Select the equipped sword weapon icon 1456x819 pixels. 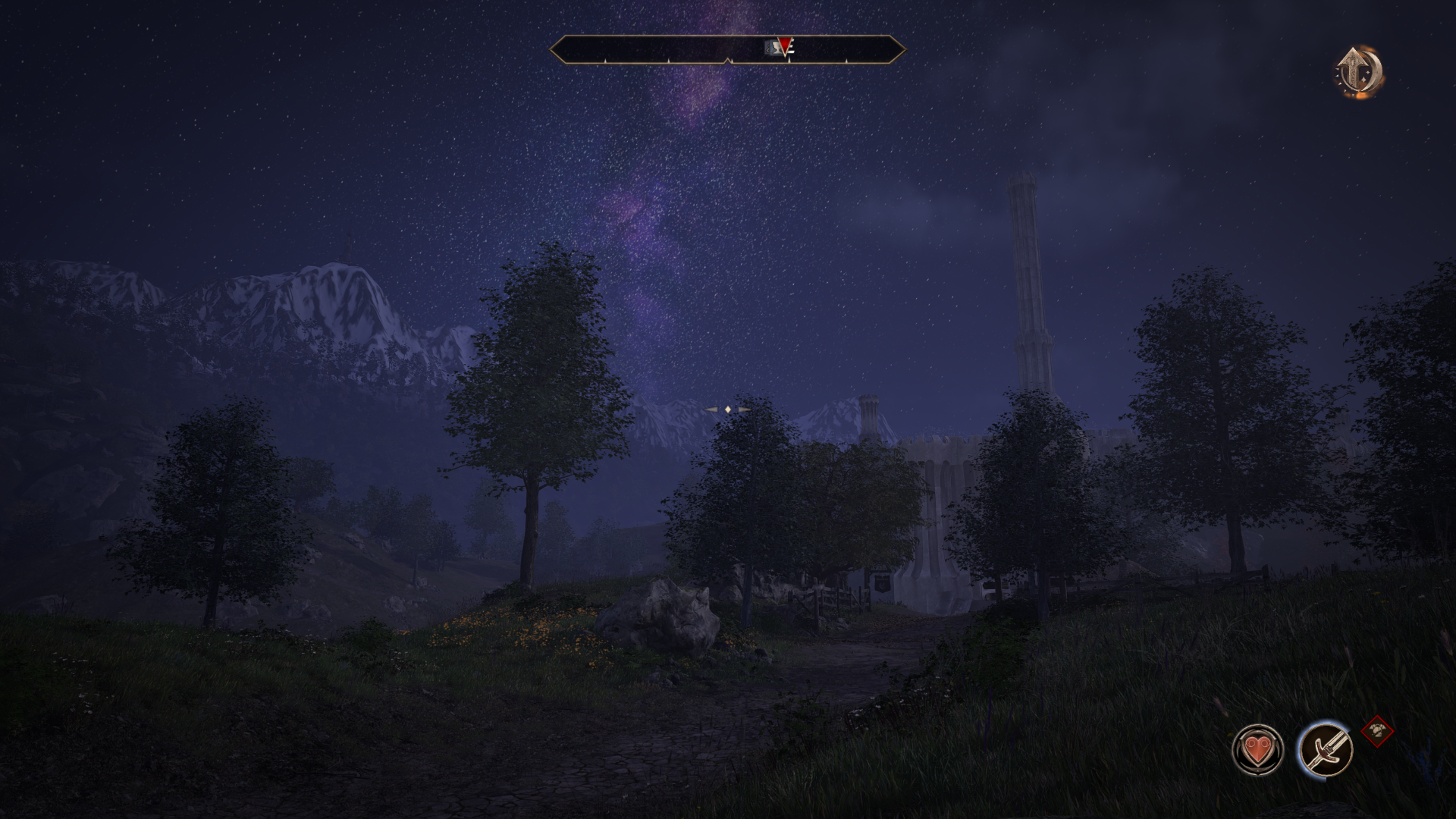(x=1325, y=749)
